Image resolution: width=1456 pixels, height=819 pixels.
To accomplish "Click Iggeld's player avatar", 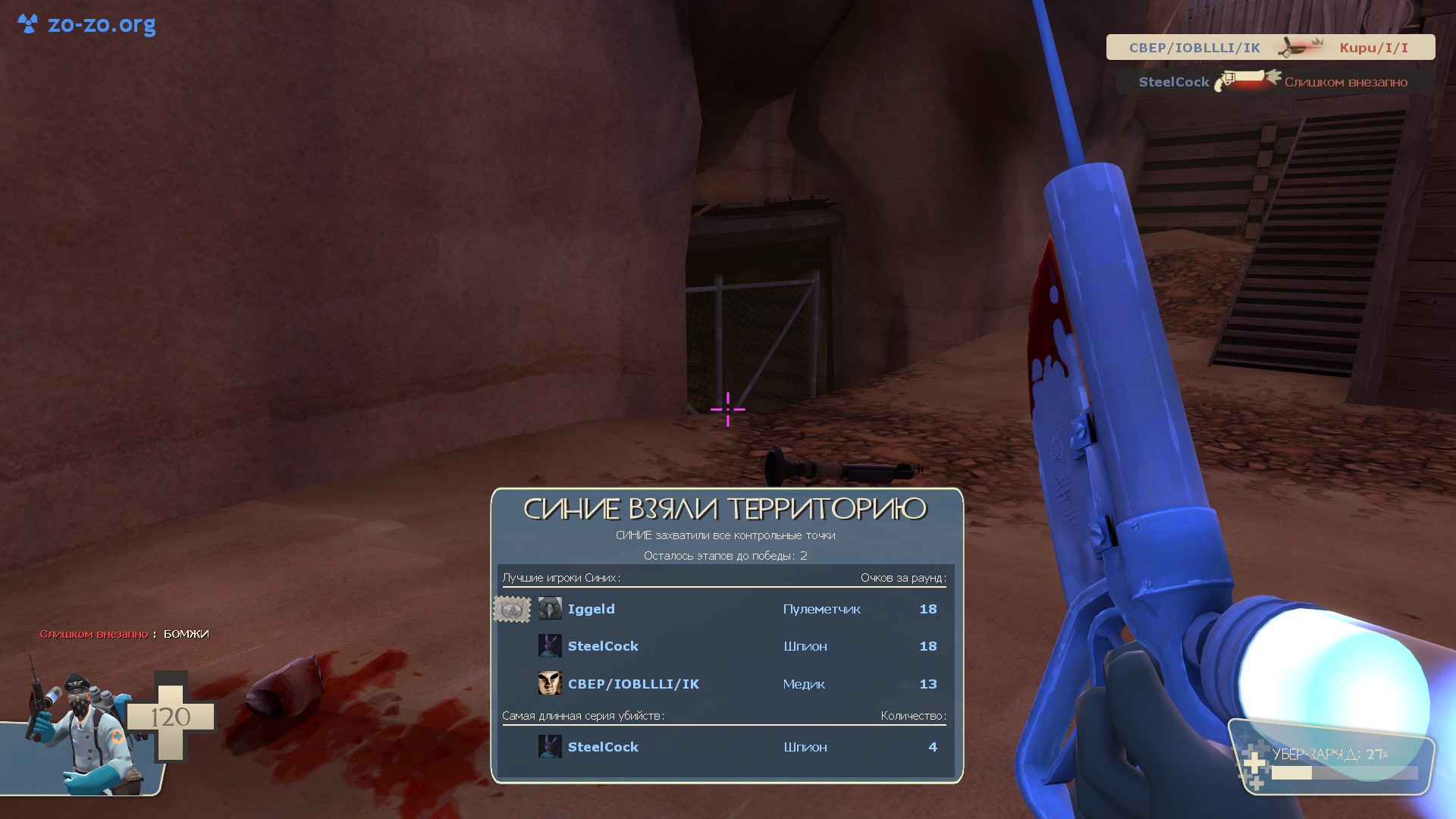I will (x=550, y=609).
